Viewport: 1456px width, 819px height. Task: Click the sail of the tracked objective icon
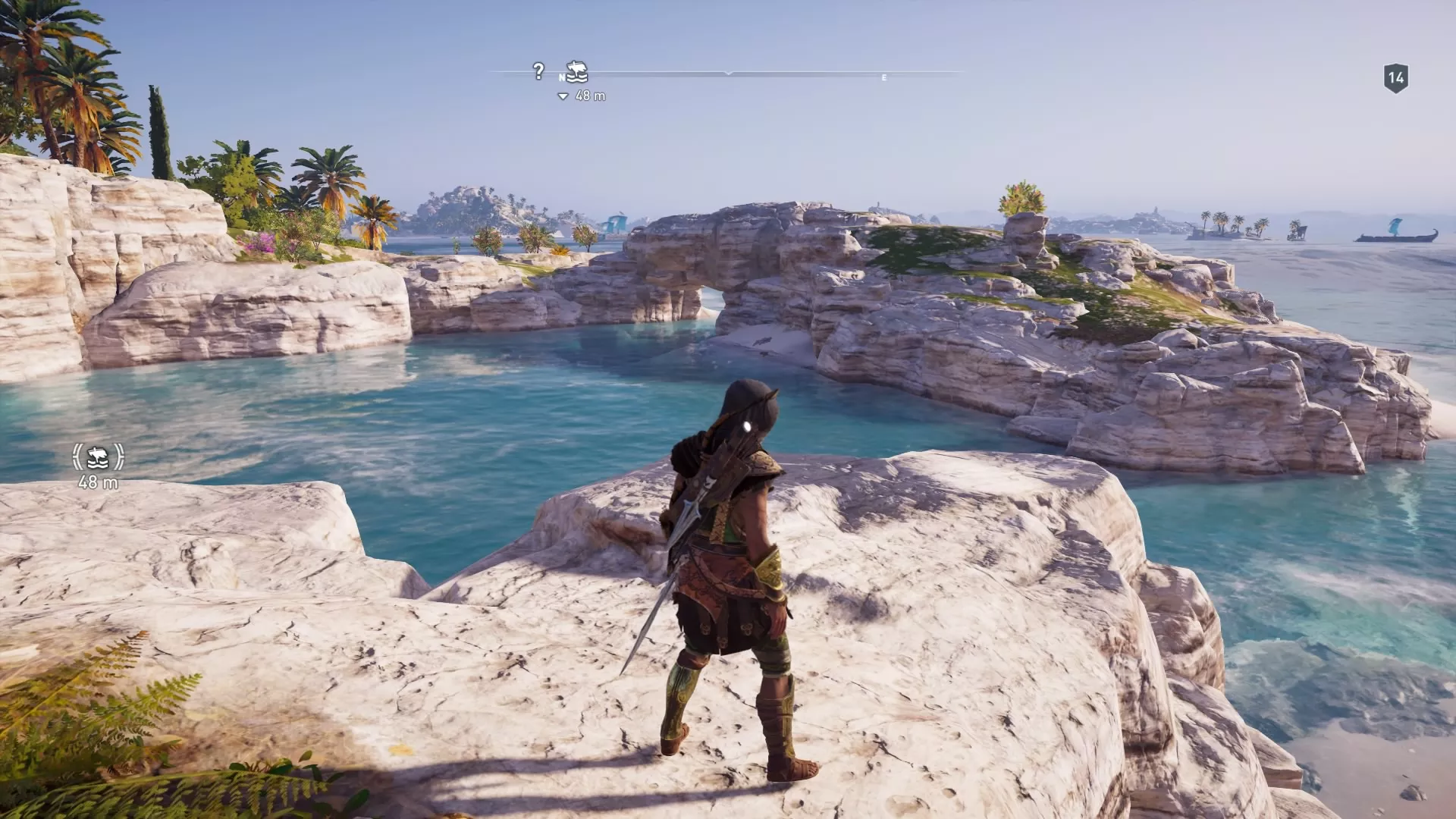(x=579, y=67)
